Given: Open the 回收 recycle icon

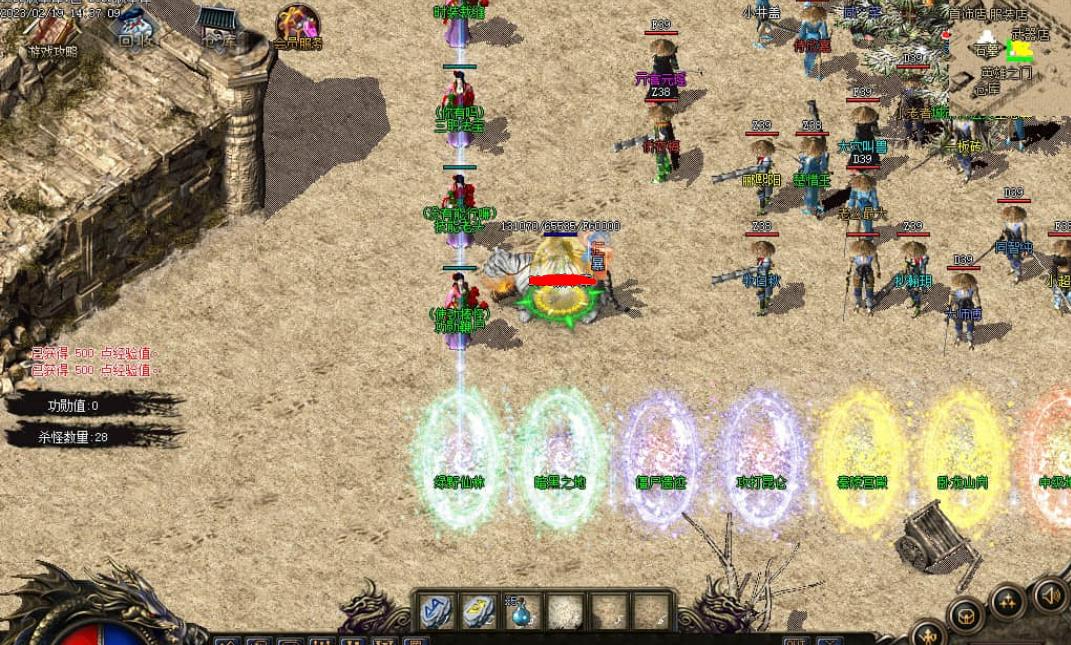Looking at the screenshot, I should coord(133,30).
